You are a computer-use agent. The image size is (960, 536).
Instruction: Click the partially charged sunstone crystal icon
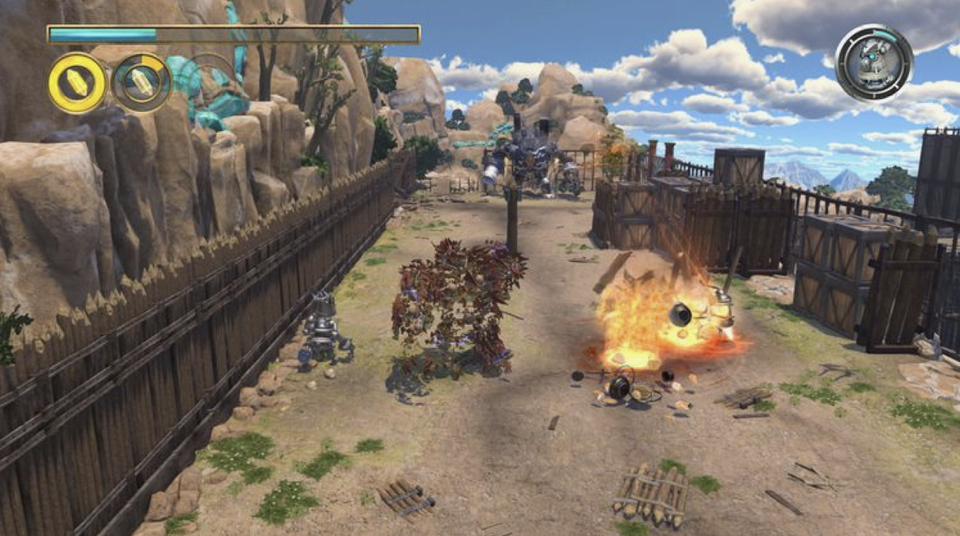click(141, 83)
